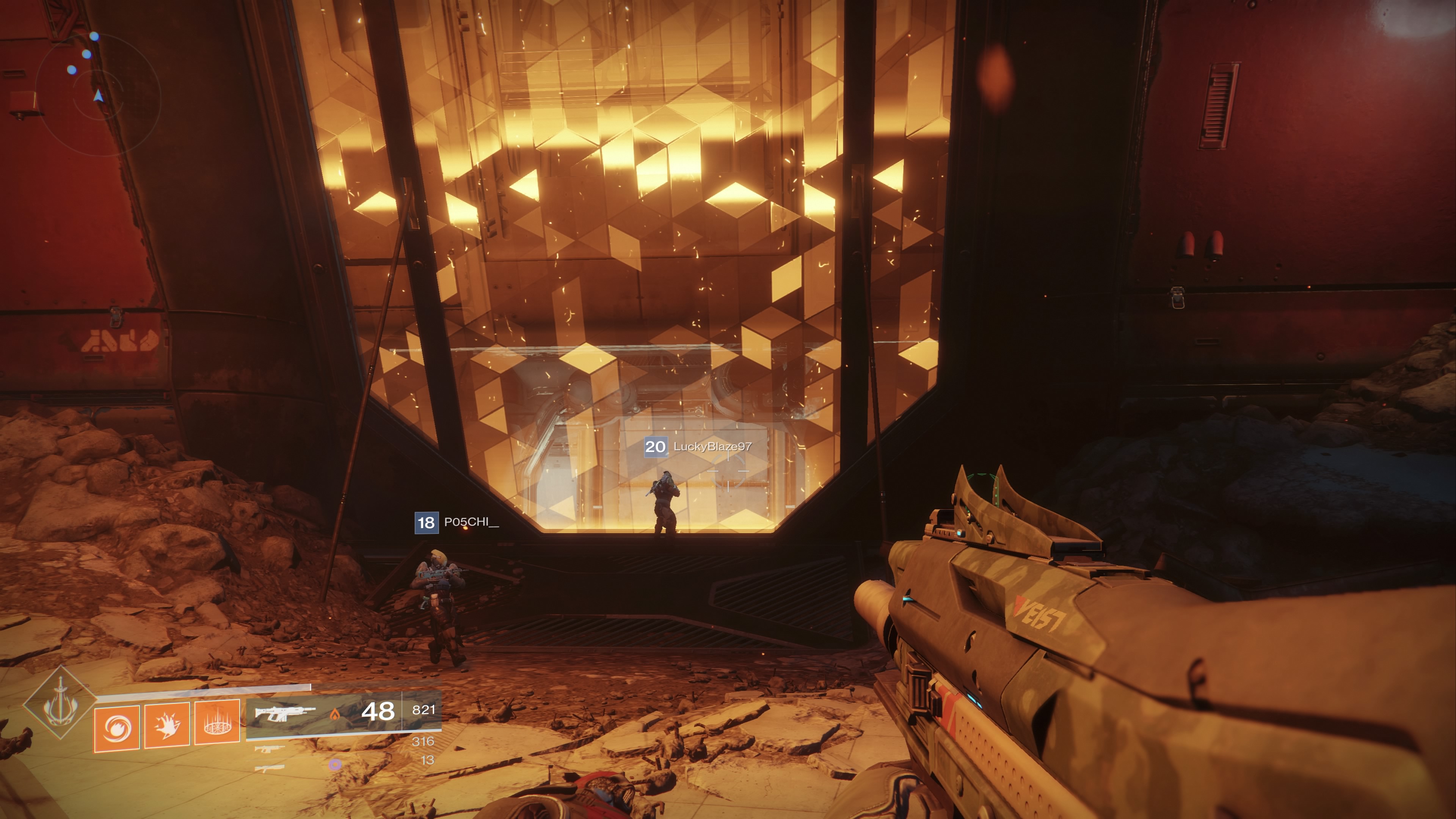Switch to the second weapon in the list
Image resolution: width=1456 pixels, height=819 pixels.
pos(270,750)
